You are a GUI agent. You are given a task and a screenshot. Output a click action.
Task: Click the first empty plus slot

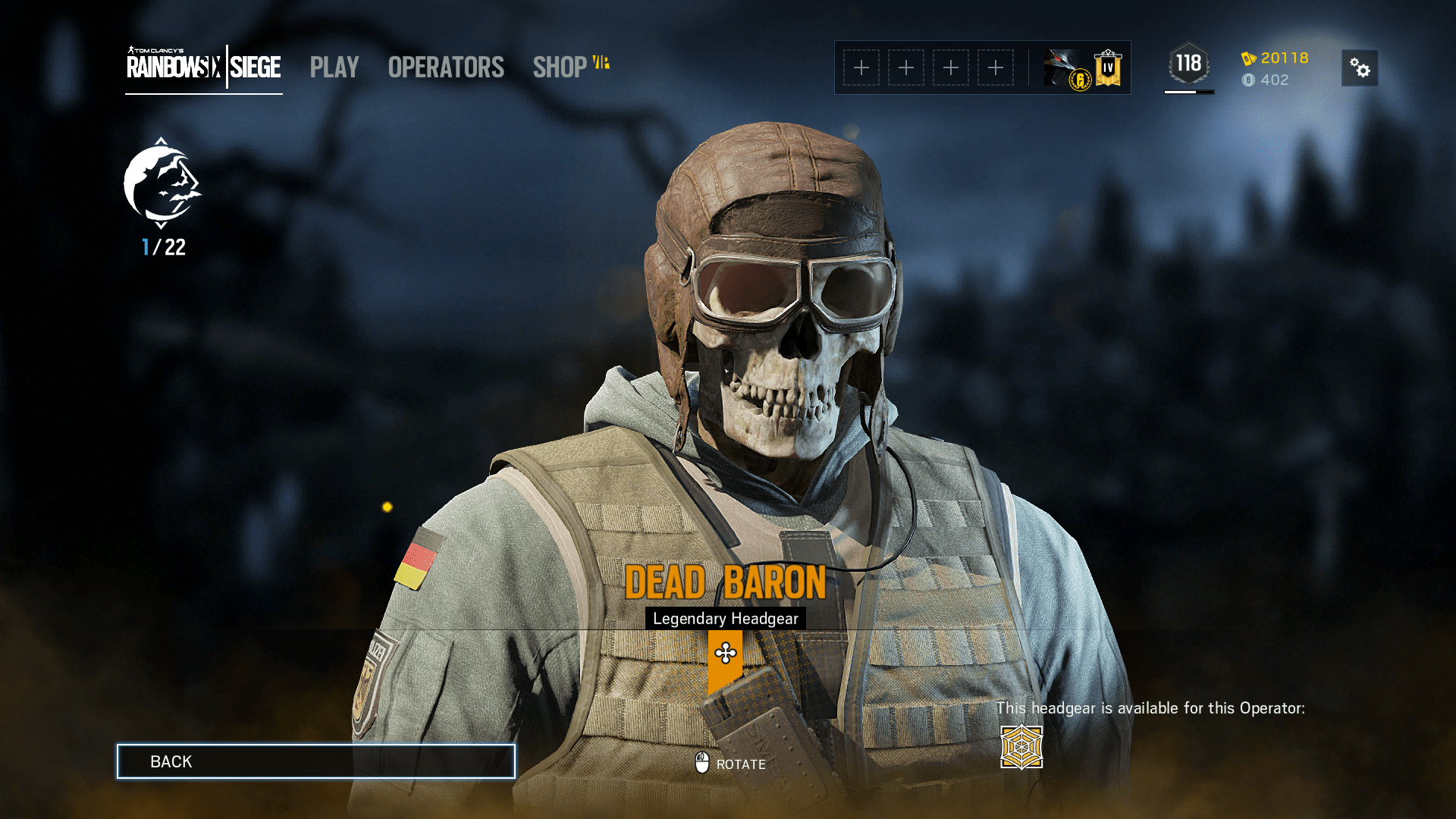click(861, 67)
